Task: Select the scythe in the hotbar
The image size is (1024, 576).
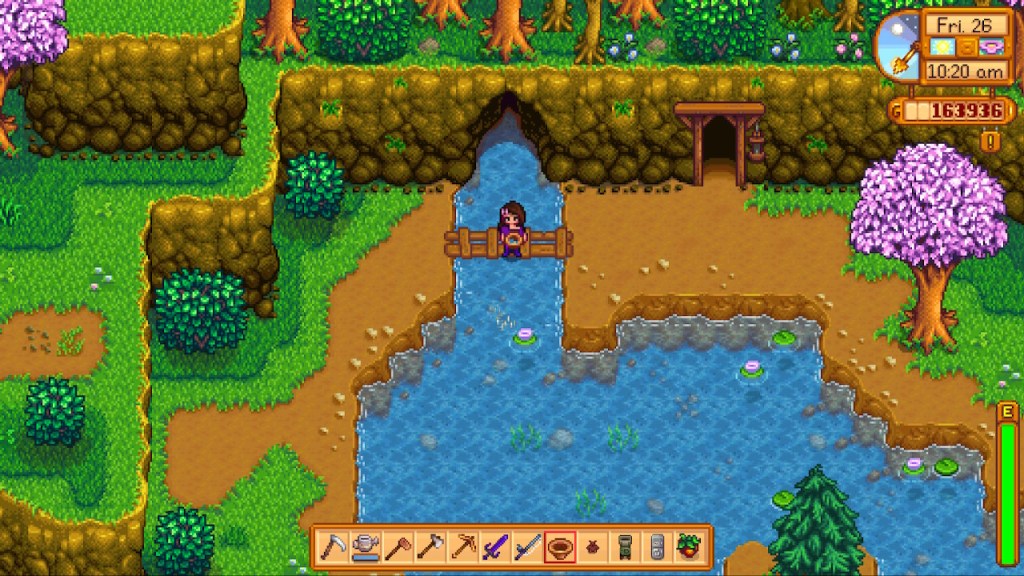Action: (333, 547)
